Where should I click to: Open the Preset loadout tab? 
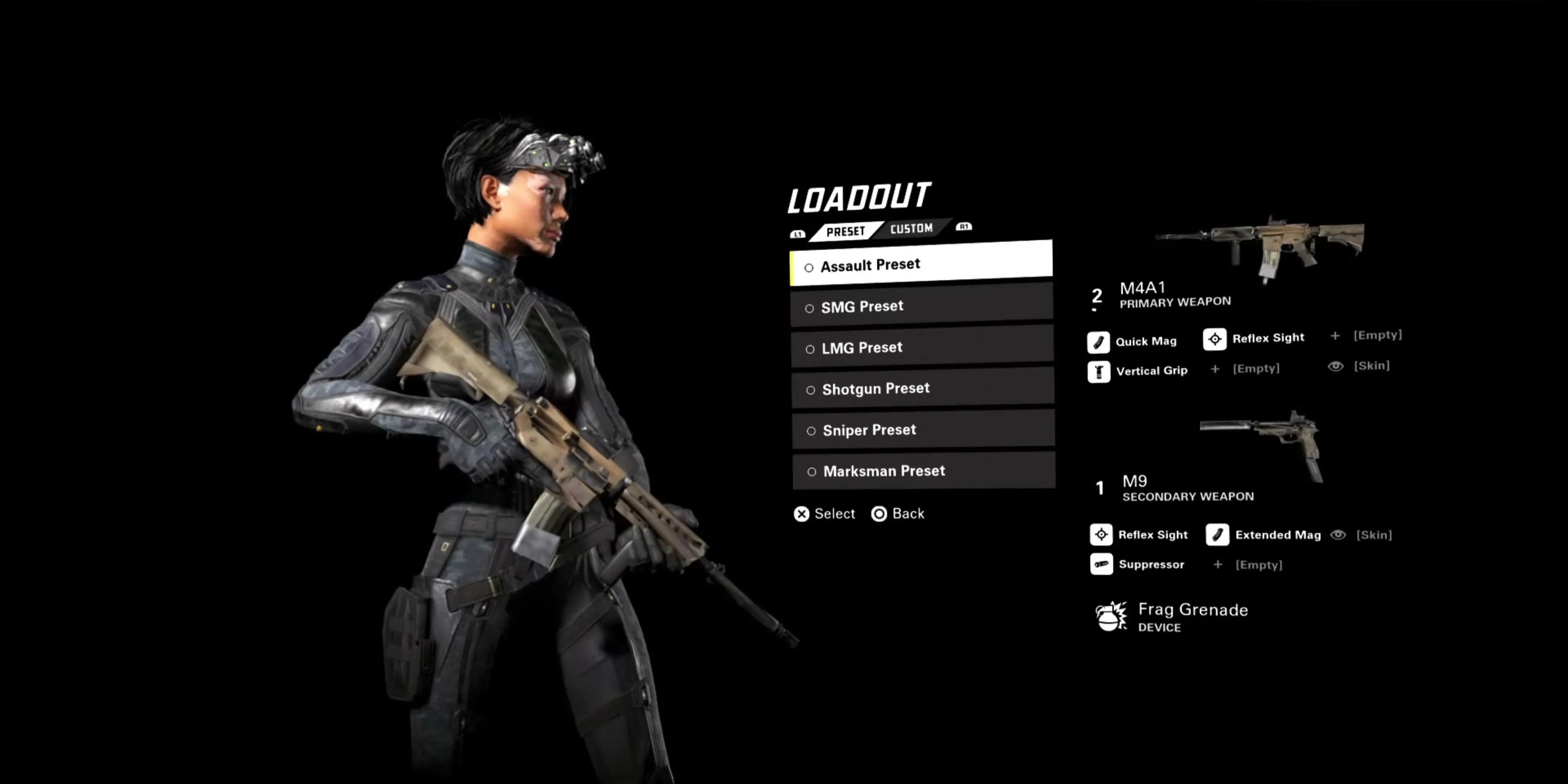click(846, 231)
